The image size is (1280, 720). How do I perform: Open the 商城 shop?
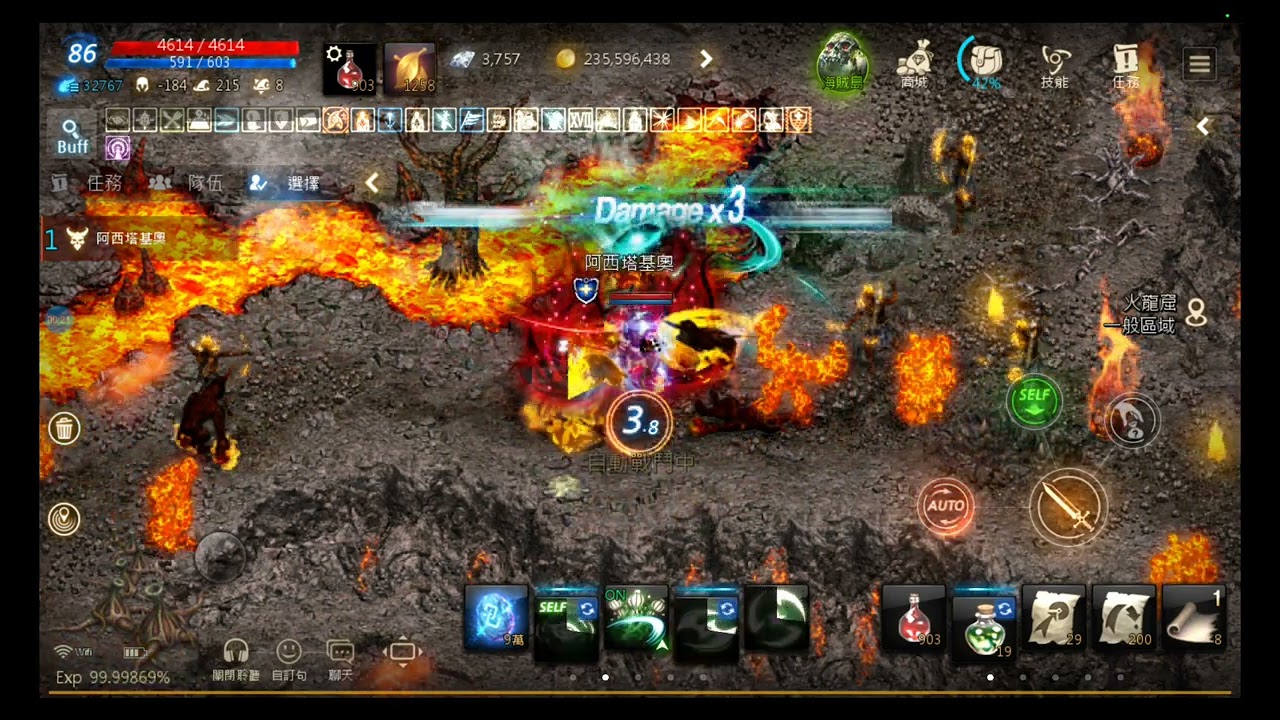tap(914, 64)
